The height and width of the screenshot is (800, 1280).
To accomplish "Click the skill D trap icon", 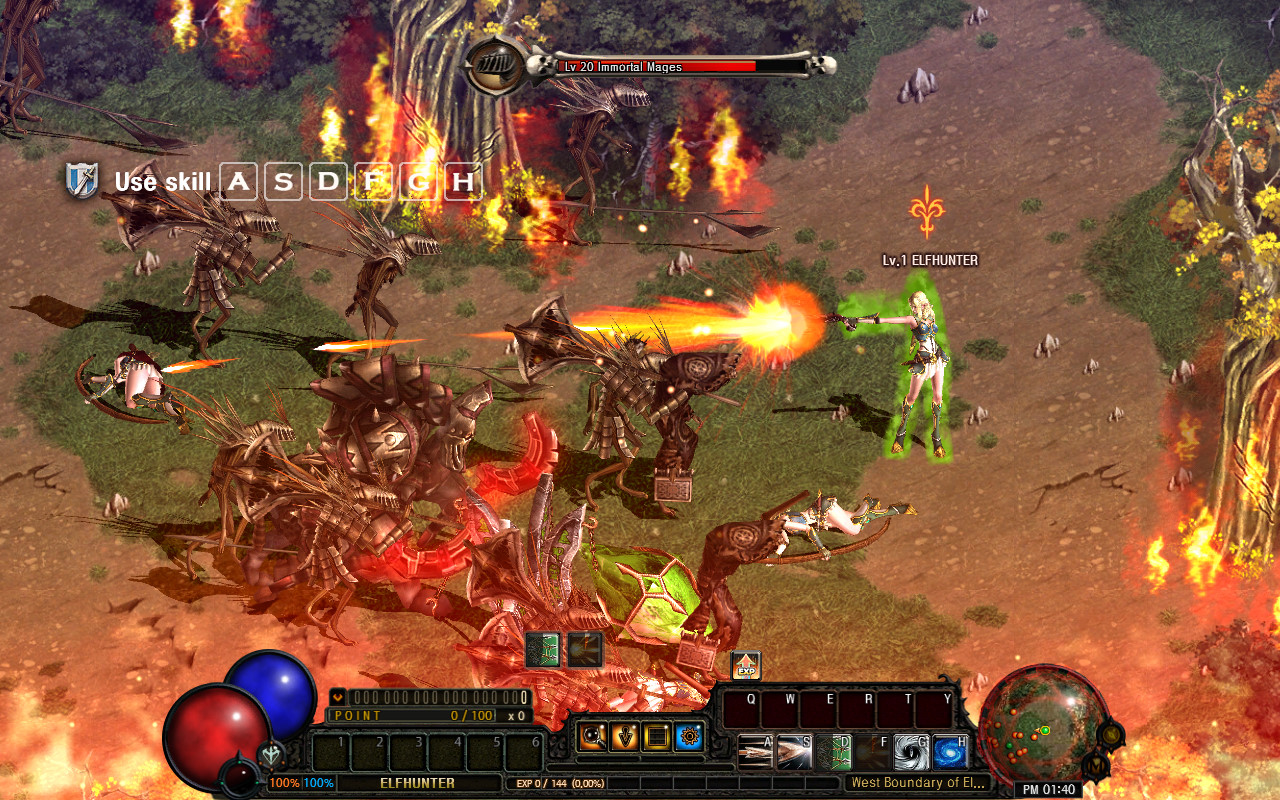I will [832, 750].
